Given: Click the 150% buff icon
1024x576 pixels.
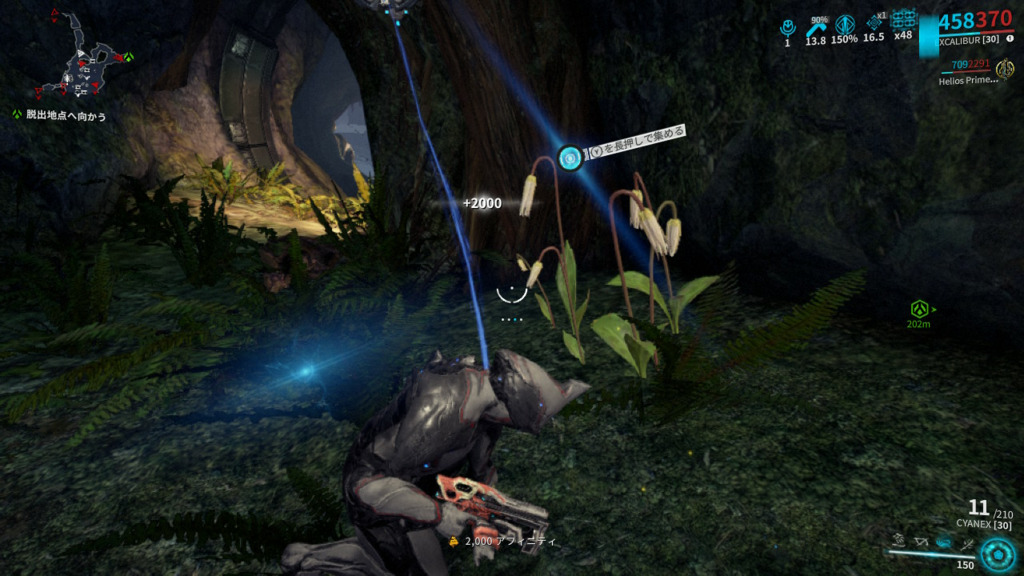Looking at the screenshot, I should point(845,24).
